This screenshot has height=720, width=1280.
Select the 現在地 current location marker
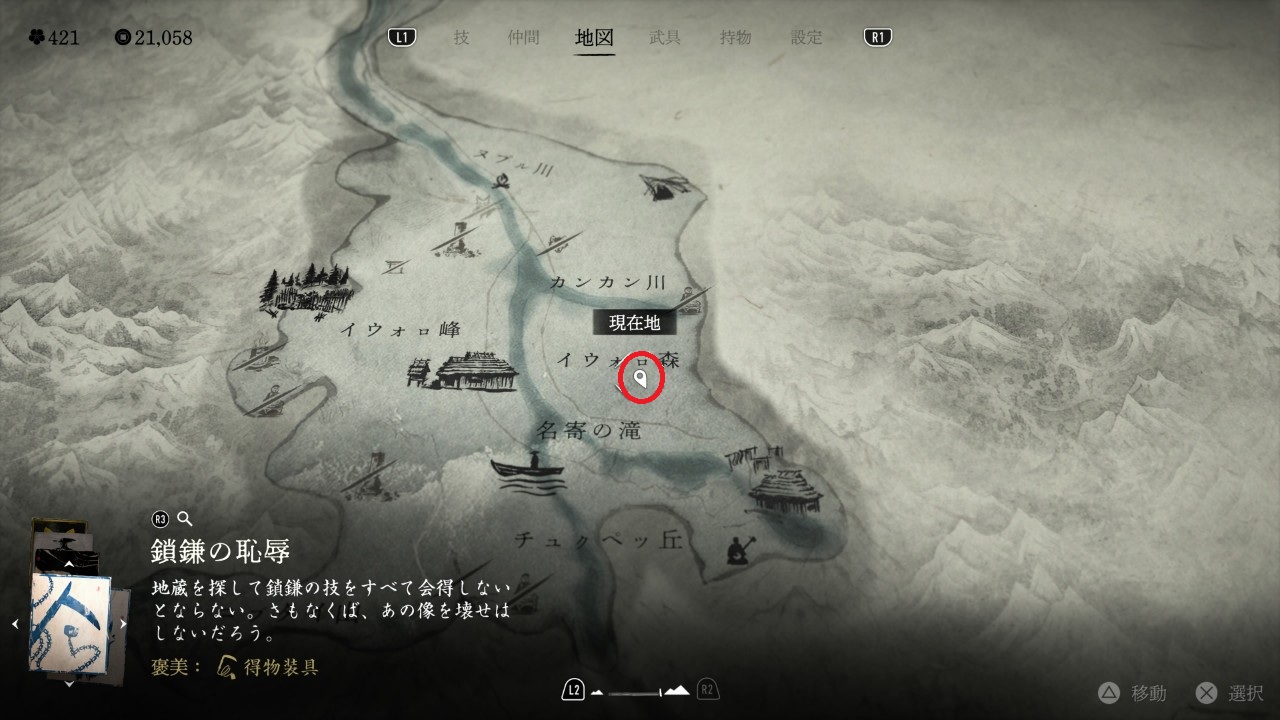point(640,378)
